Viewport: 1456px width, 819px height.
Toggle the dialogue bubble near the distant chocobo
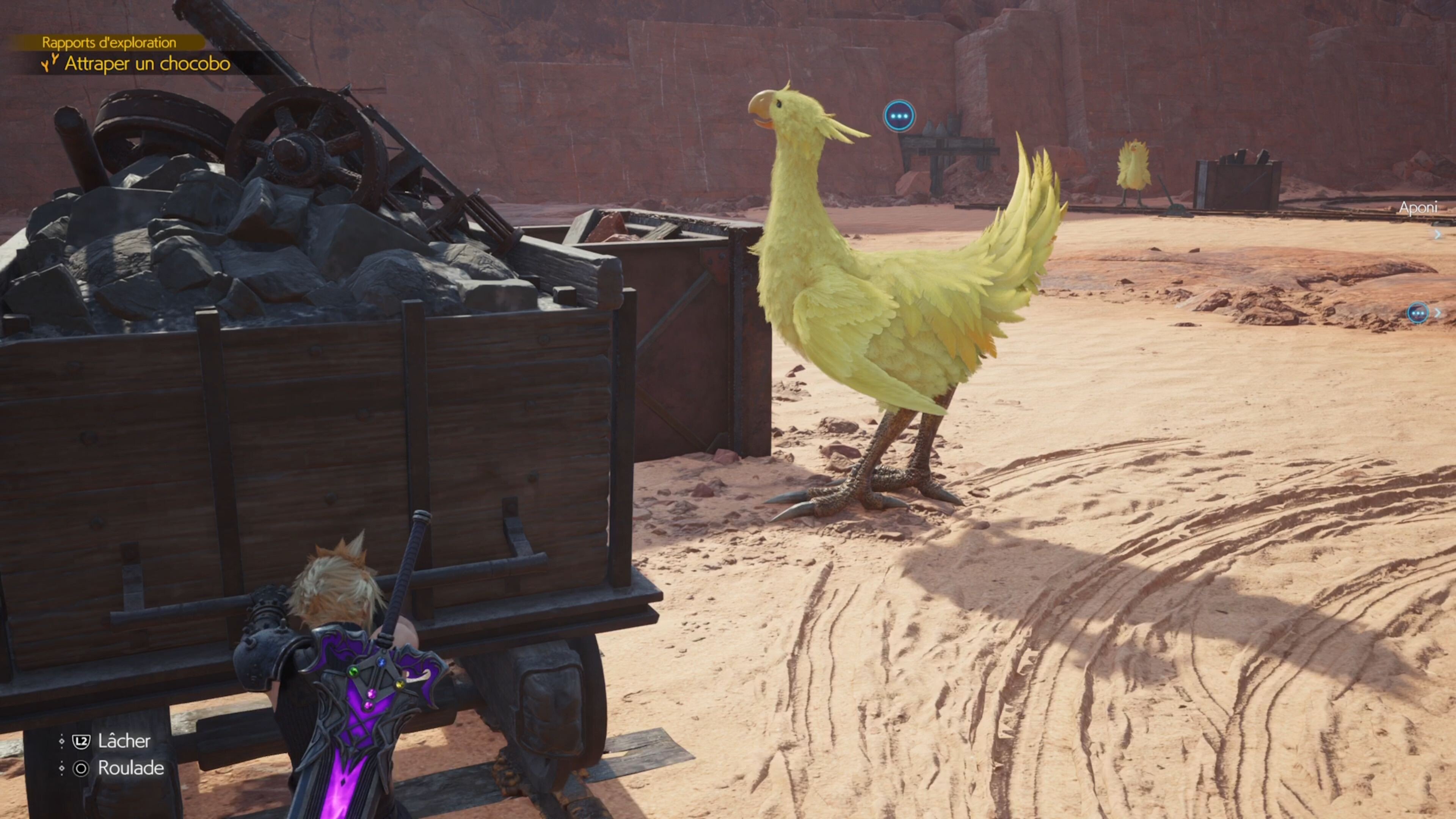(899, 116)
